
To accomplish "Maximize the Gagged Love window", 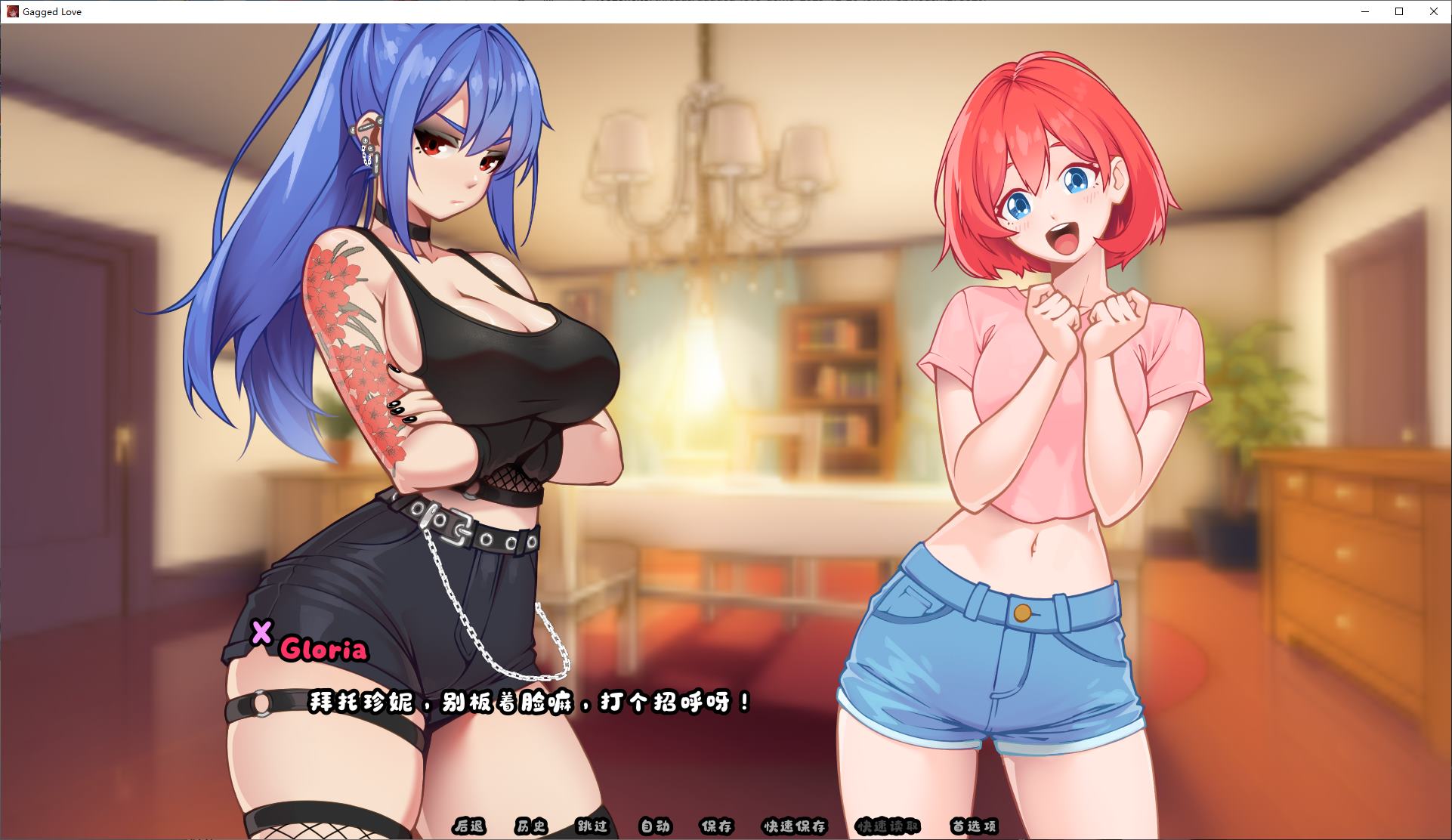I will pyautogui.click(x=1398, y=11).
